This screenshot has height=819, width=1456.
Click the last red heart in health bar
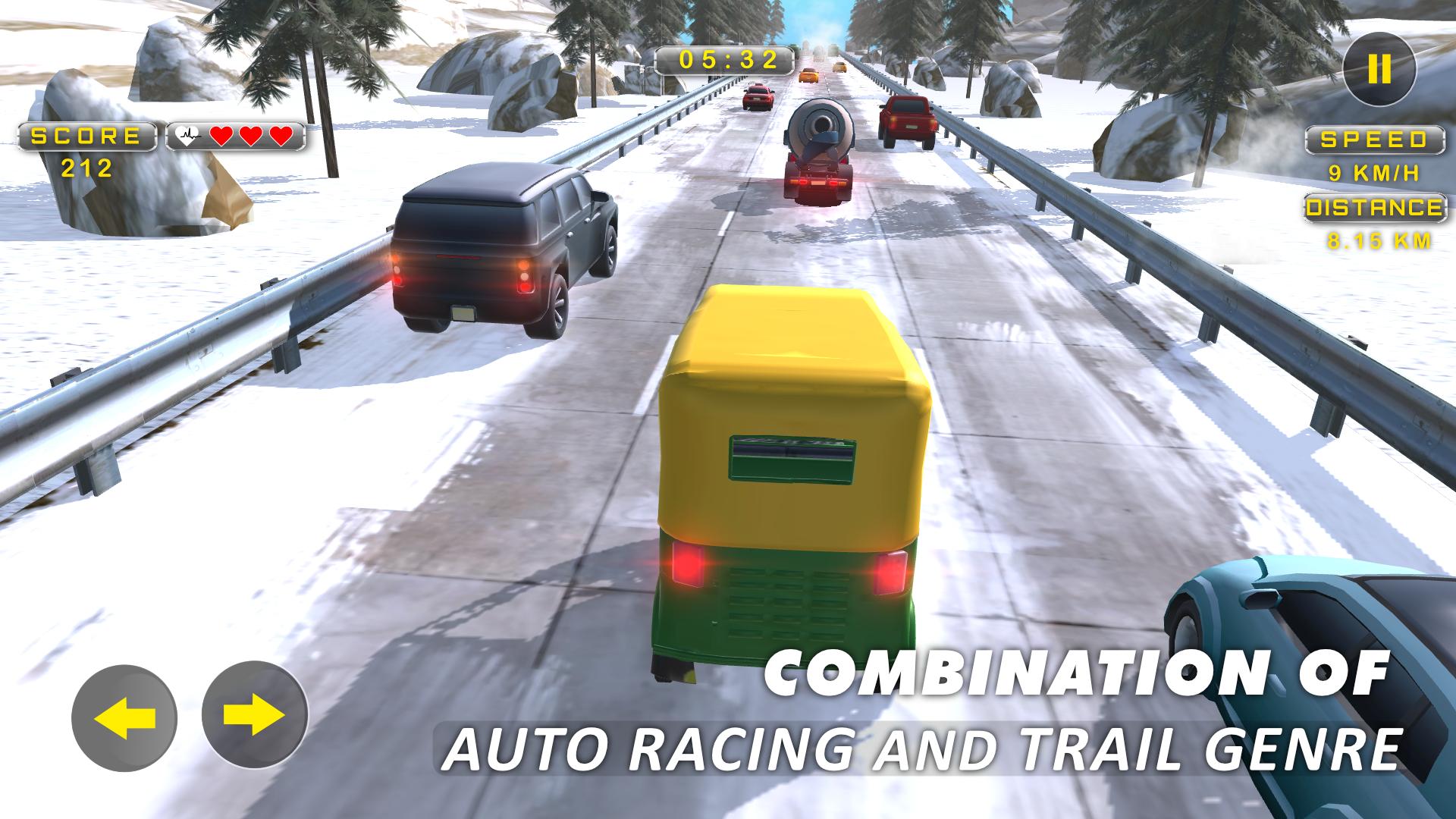point(280,136)
